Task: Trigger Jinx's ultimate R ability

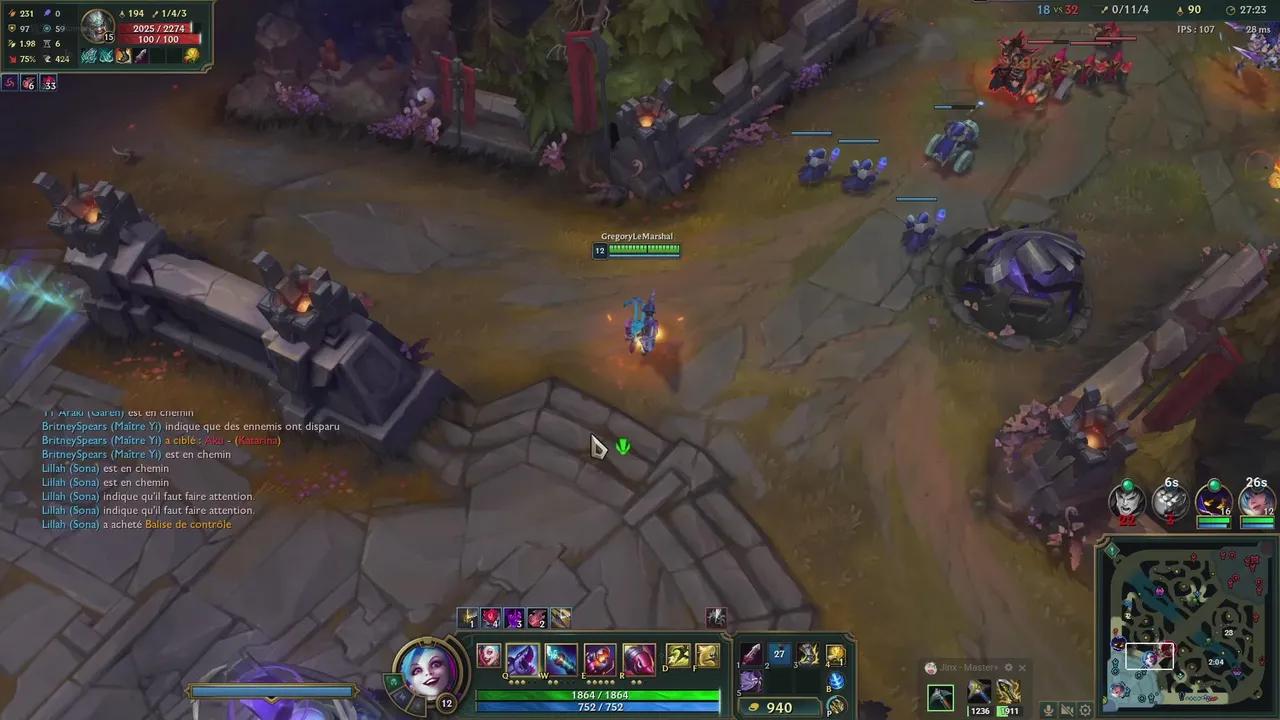Action: point(638,656)
